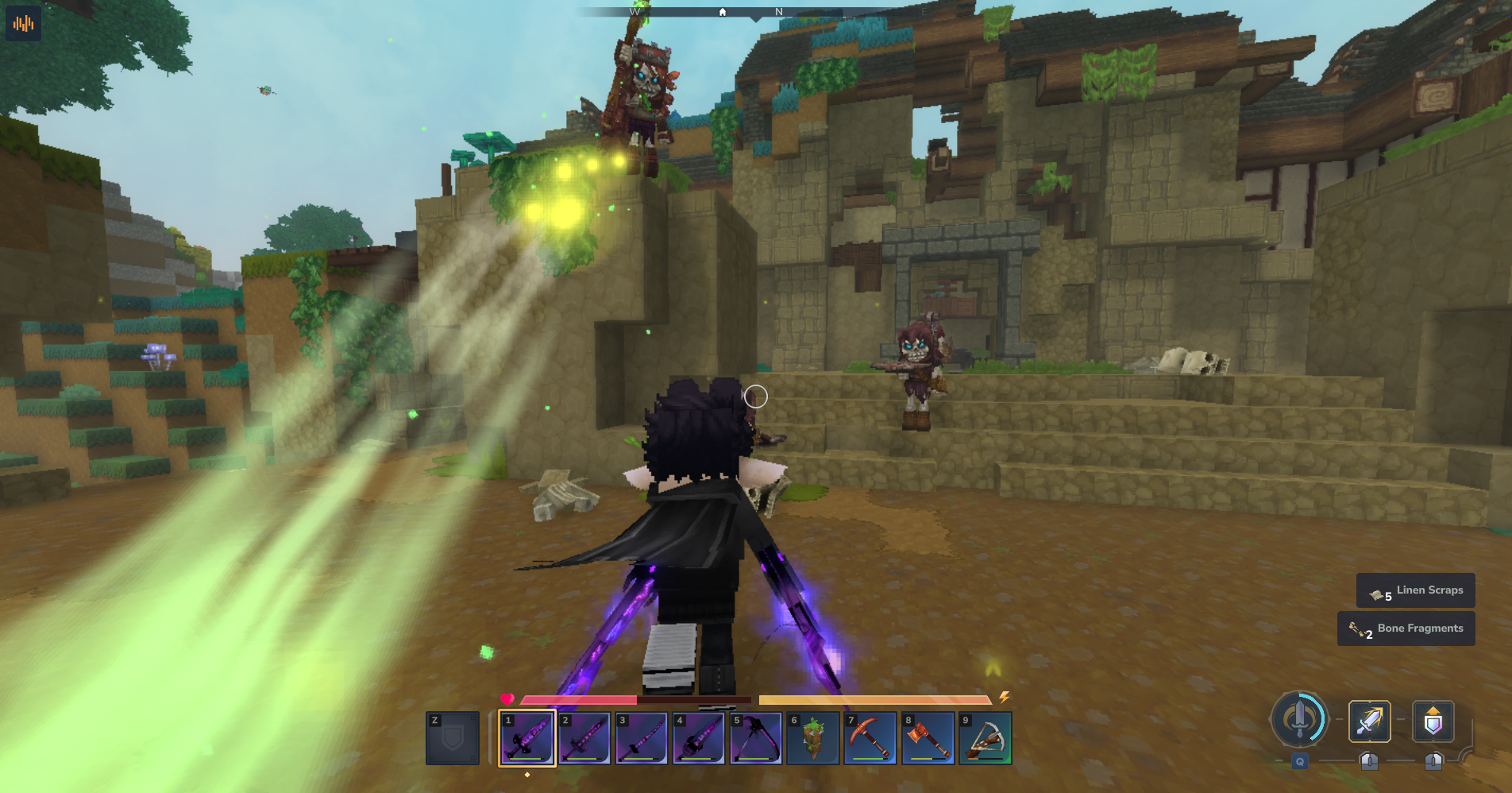The image size is (1512, 793).
Task: Select the crossbow in slot 9
Action: coord(985,738)
